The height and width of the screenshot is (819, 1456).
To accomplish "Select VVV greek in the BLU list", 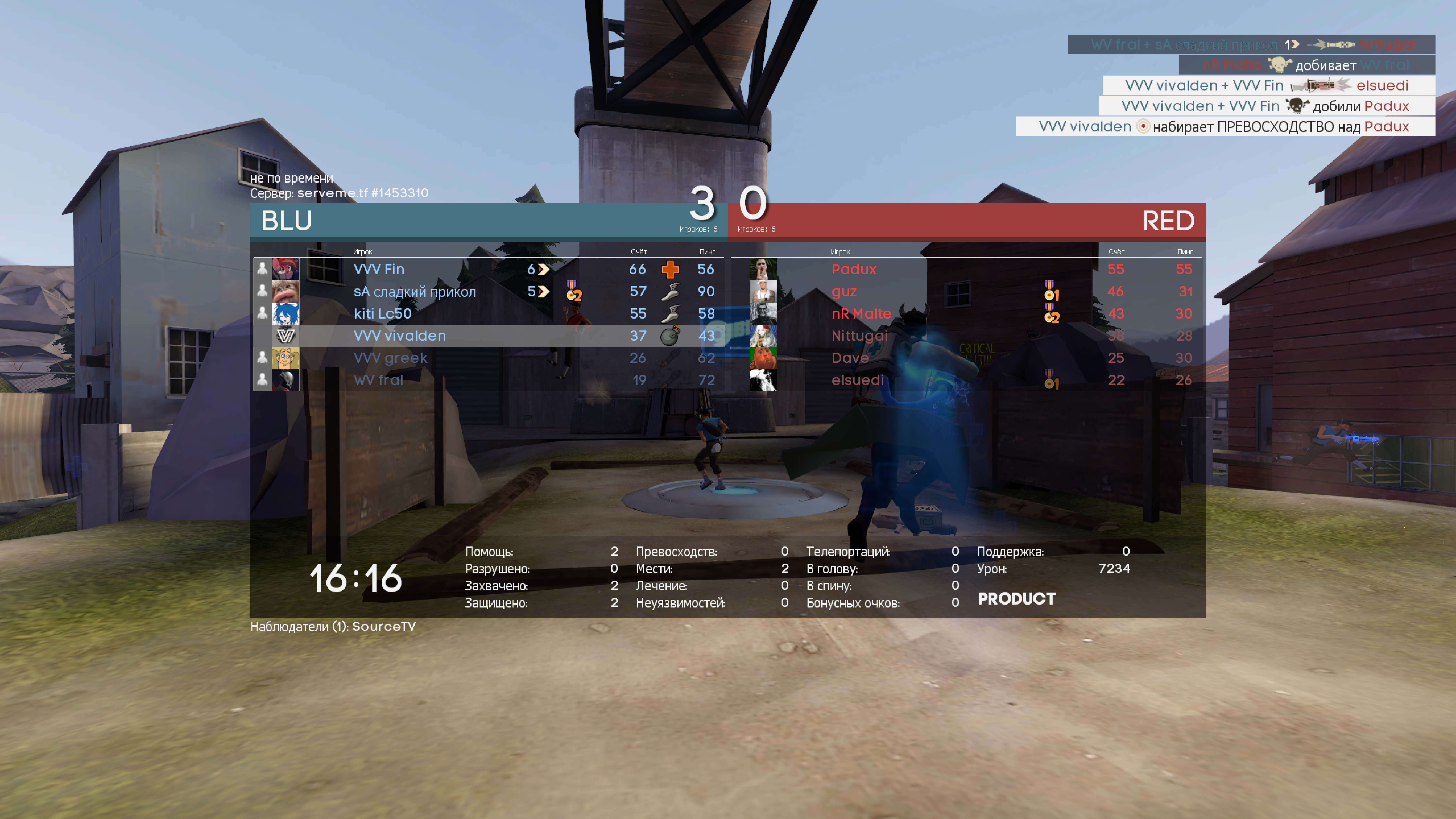I will pos(390,358).
